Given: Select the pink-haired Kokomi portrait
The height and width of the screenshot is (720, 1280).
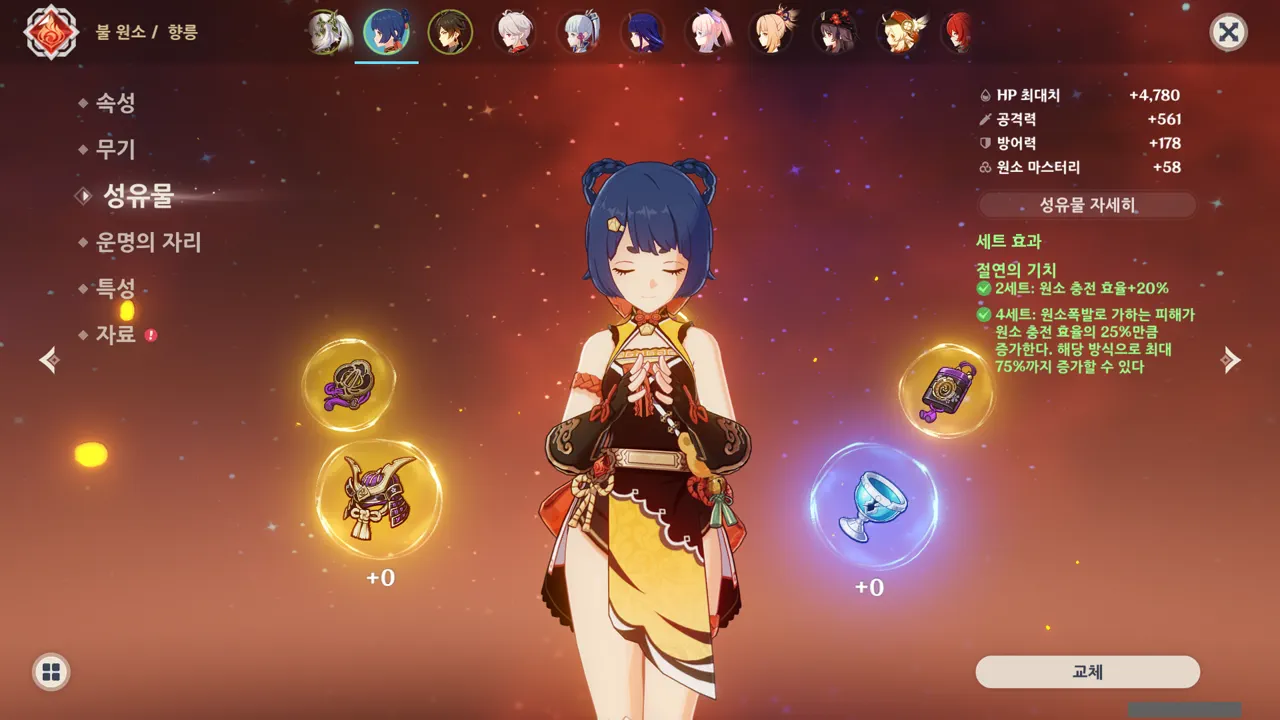Looking at the screenshot, I should tap(708, 33).
